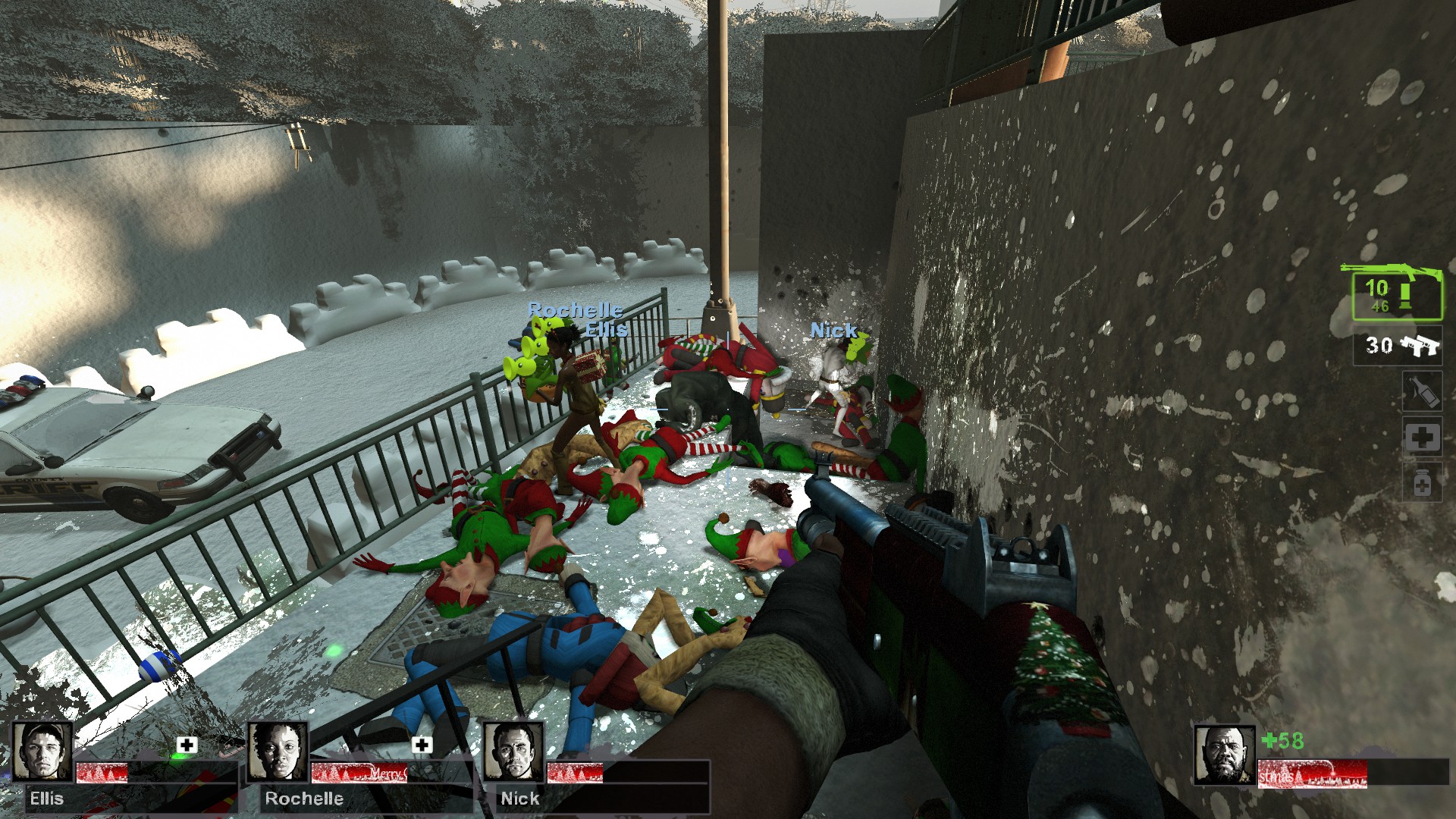1456x819 pixels.
Task: Click Rochelle's teammate portrait
Action: coord(278,751)
